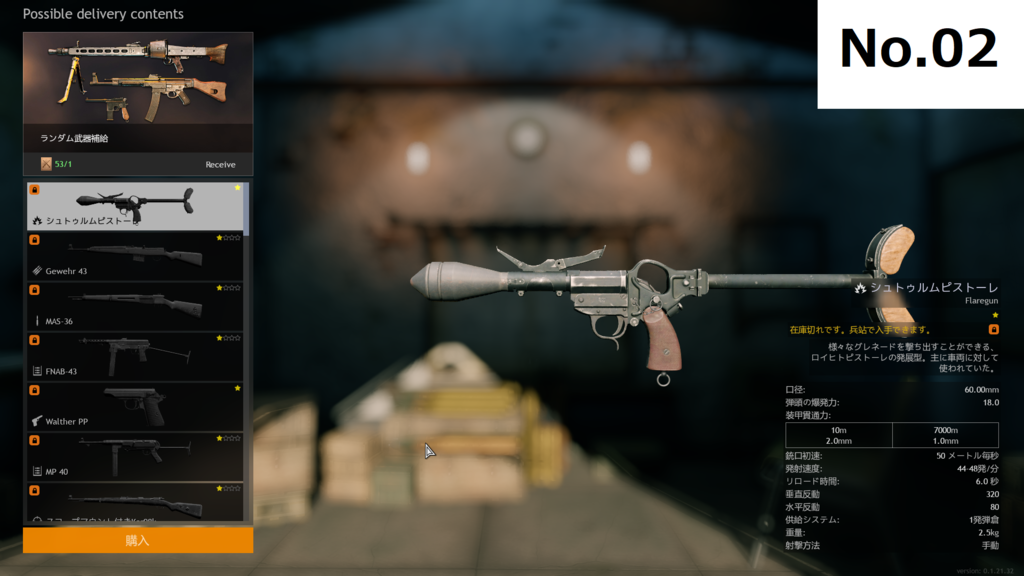Pick the FNAB-43 submachine gun row
The image size is (1024, 576).
pyautogui.click(x=134, y=356)
